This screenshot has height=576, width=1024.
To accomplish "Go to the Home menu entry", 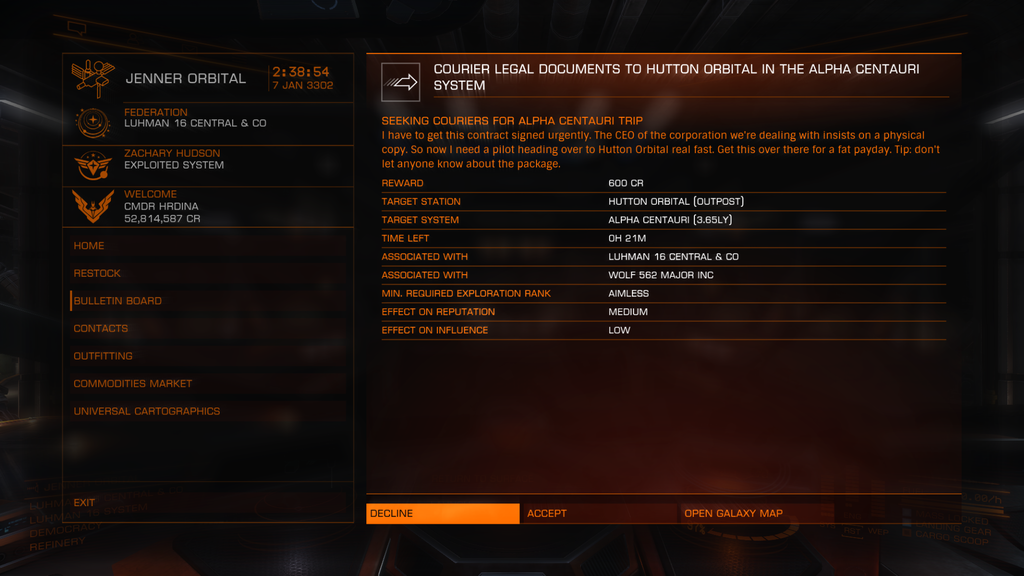I will click(89, 246).
